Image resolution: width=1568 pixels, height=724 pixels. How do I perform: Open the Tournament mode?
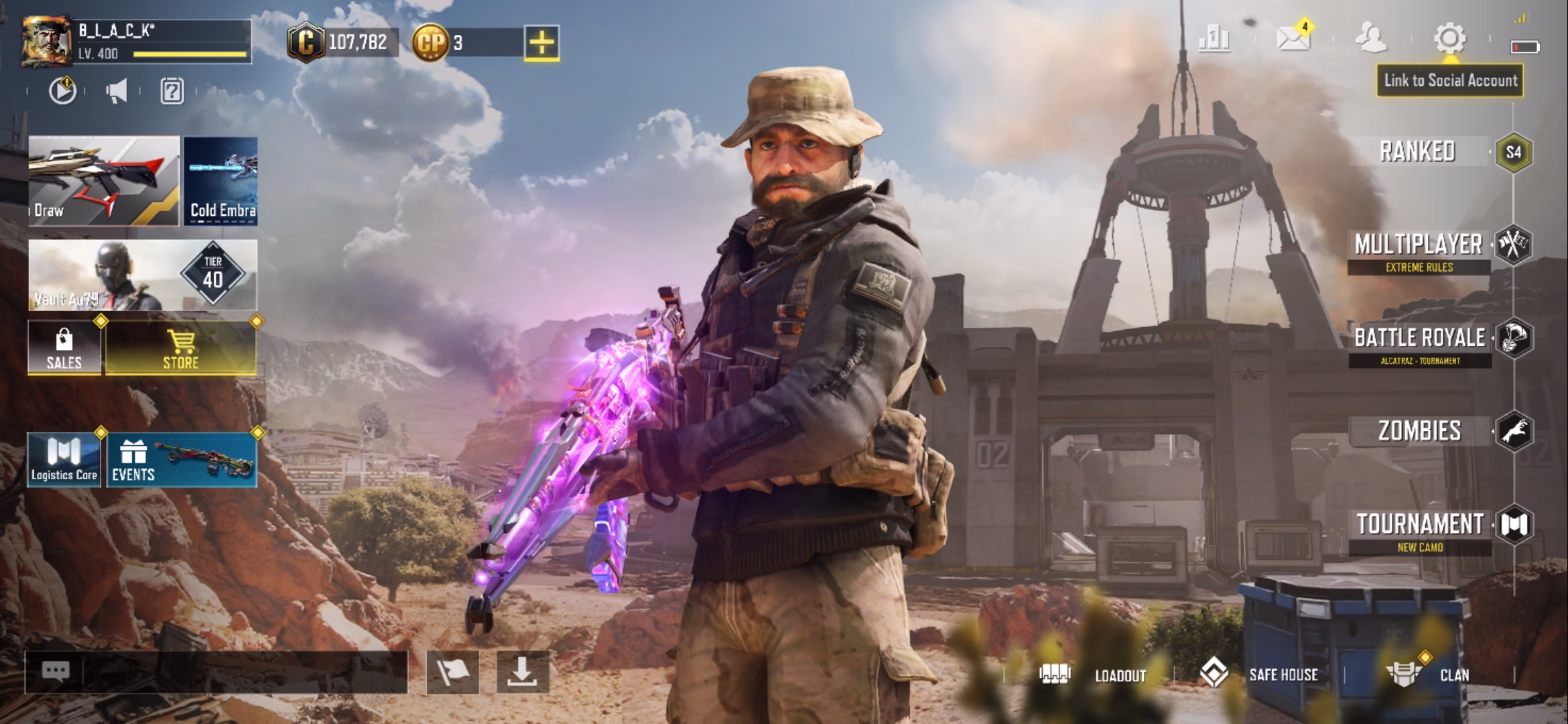click(x=1420, y=525)
